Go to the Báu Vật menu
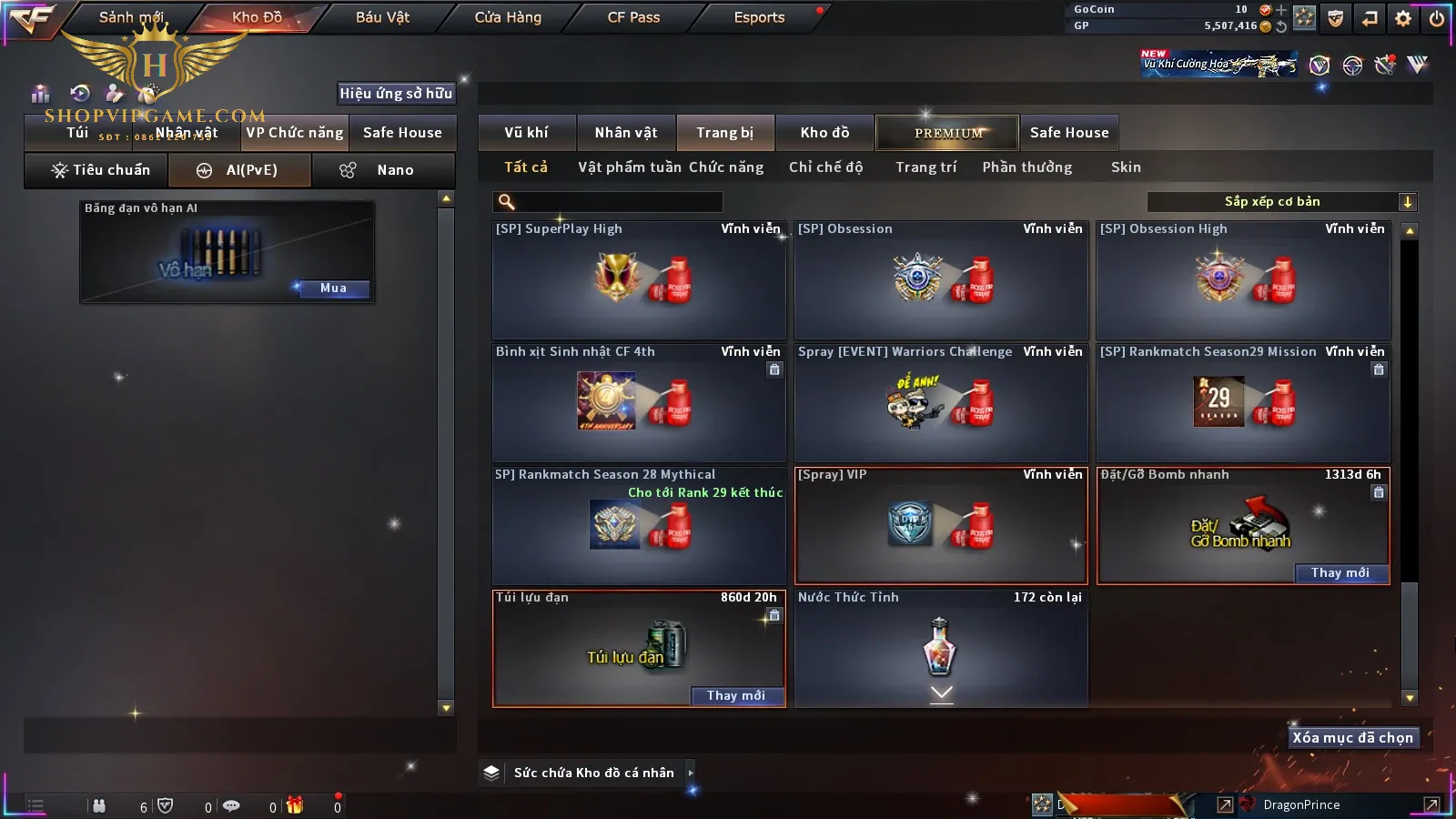Screen dimensions: 1456x819 pos(382,17)
